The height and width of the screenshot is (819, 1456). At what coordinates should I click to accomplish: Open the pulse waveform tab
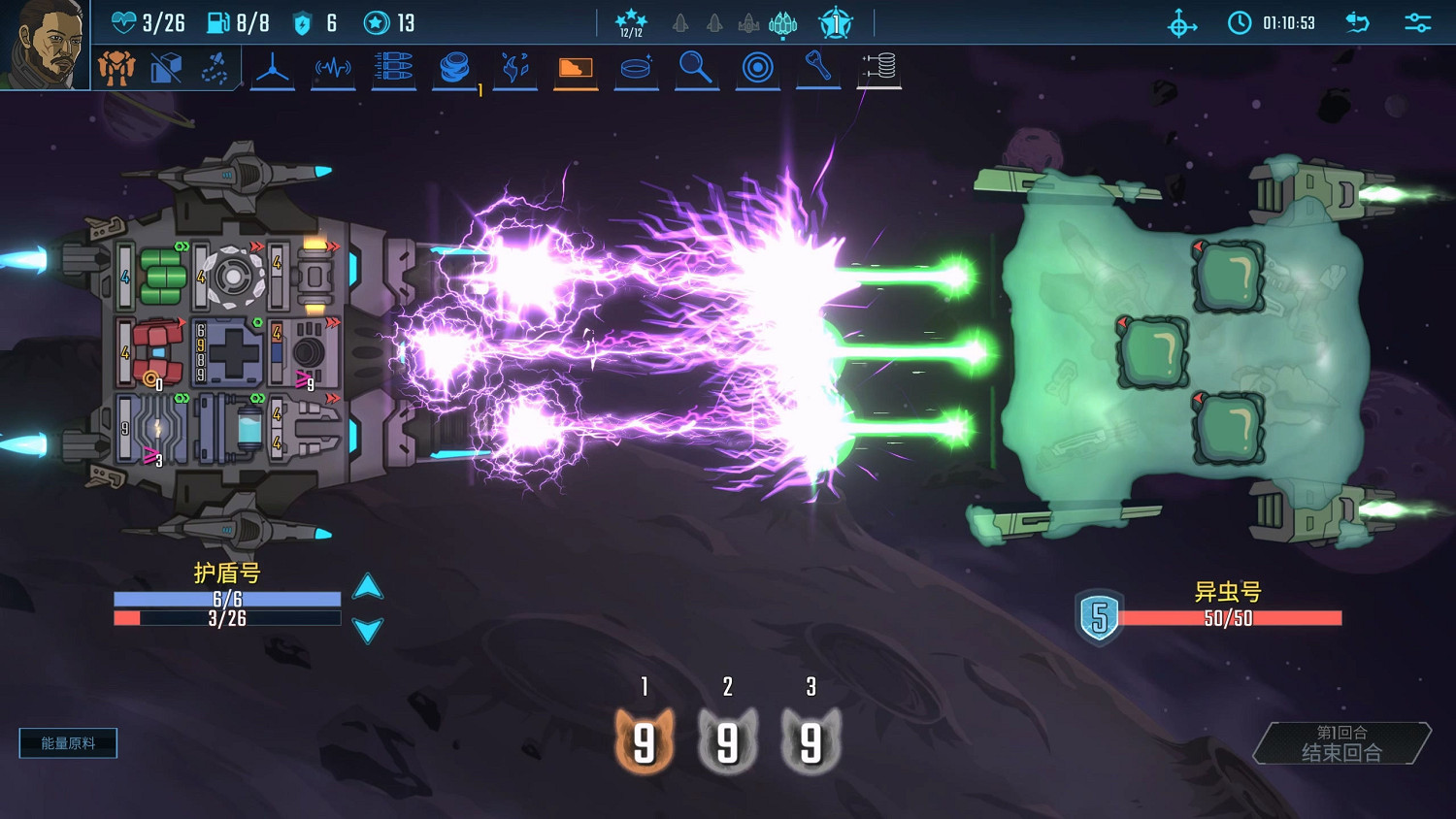point(333,69)
